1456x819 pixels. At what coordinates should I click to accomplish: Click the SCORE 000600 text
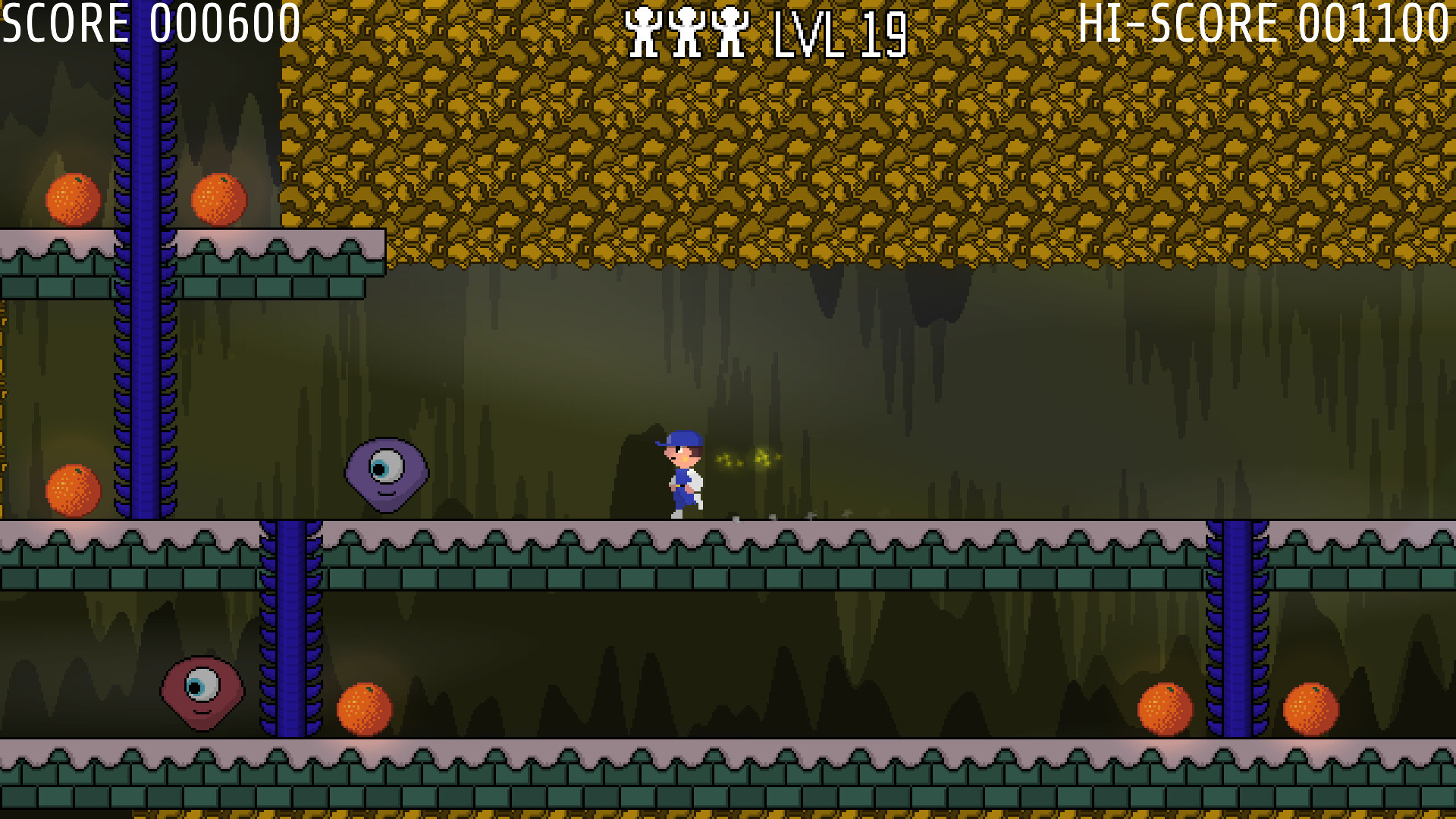tap(149, 23)
